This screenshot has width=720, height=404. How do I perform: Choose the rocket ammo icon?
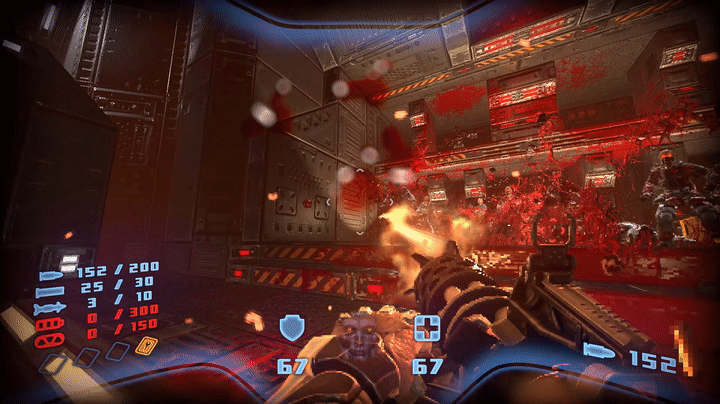pyautogui.click(x=50, y=309)
